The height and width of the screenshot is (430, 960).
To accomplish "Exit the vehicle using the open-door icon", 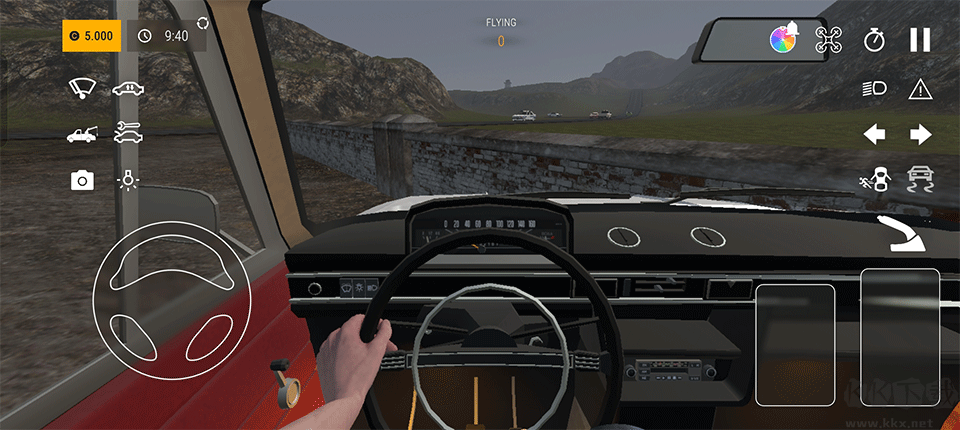I will point(874,180).
